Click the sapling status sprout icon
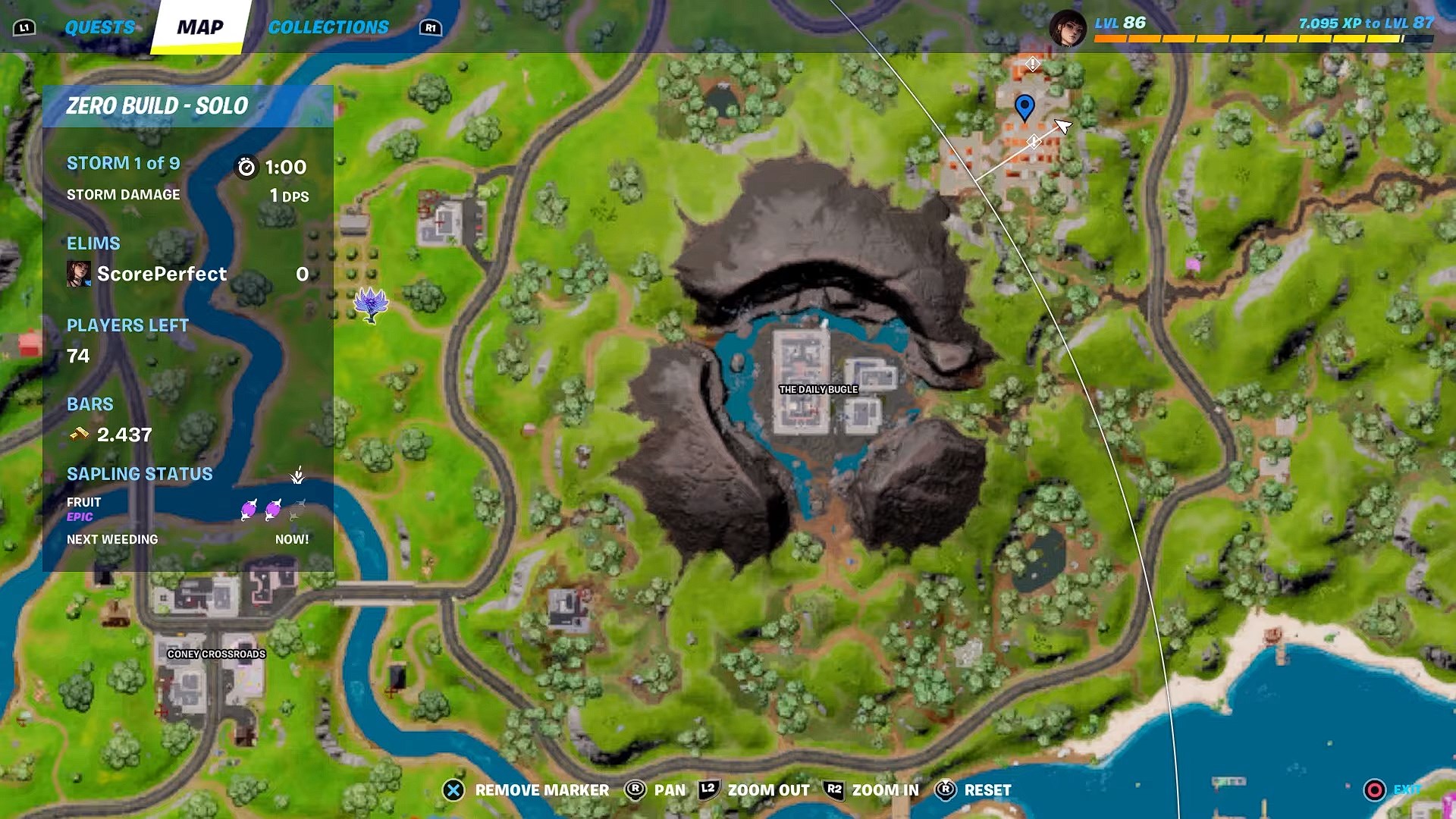 pyautogui.click(x=299, y=475)
